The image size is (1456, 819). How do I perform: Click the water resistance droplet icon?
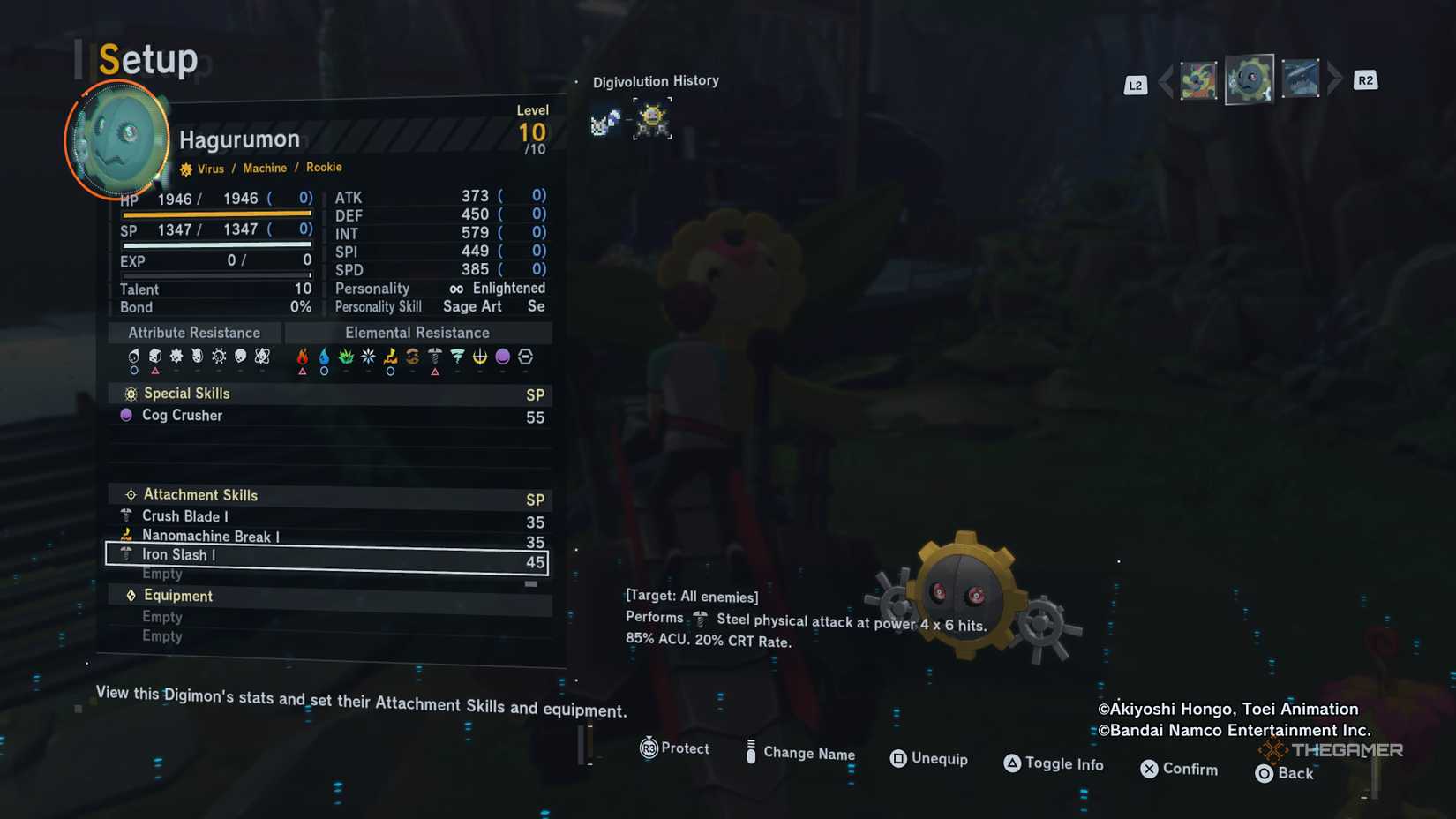324,357
